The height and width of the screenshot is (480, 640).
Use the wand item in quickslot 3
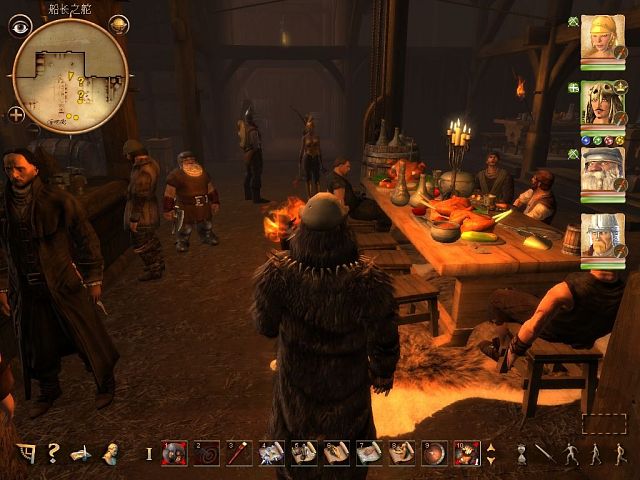pos(239,453)
